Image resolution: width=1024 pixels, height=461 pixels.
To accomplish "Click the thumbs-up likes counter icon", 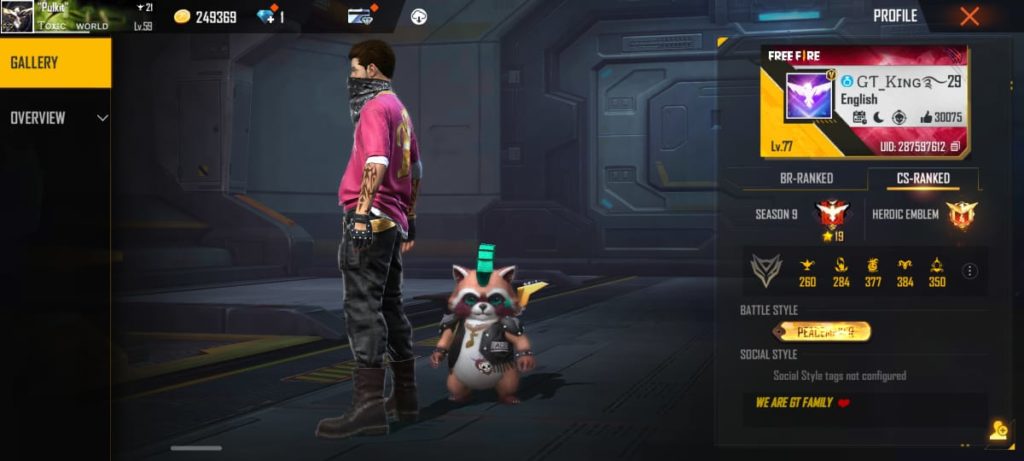I will pos(925,118).
